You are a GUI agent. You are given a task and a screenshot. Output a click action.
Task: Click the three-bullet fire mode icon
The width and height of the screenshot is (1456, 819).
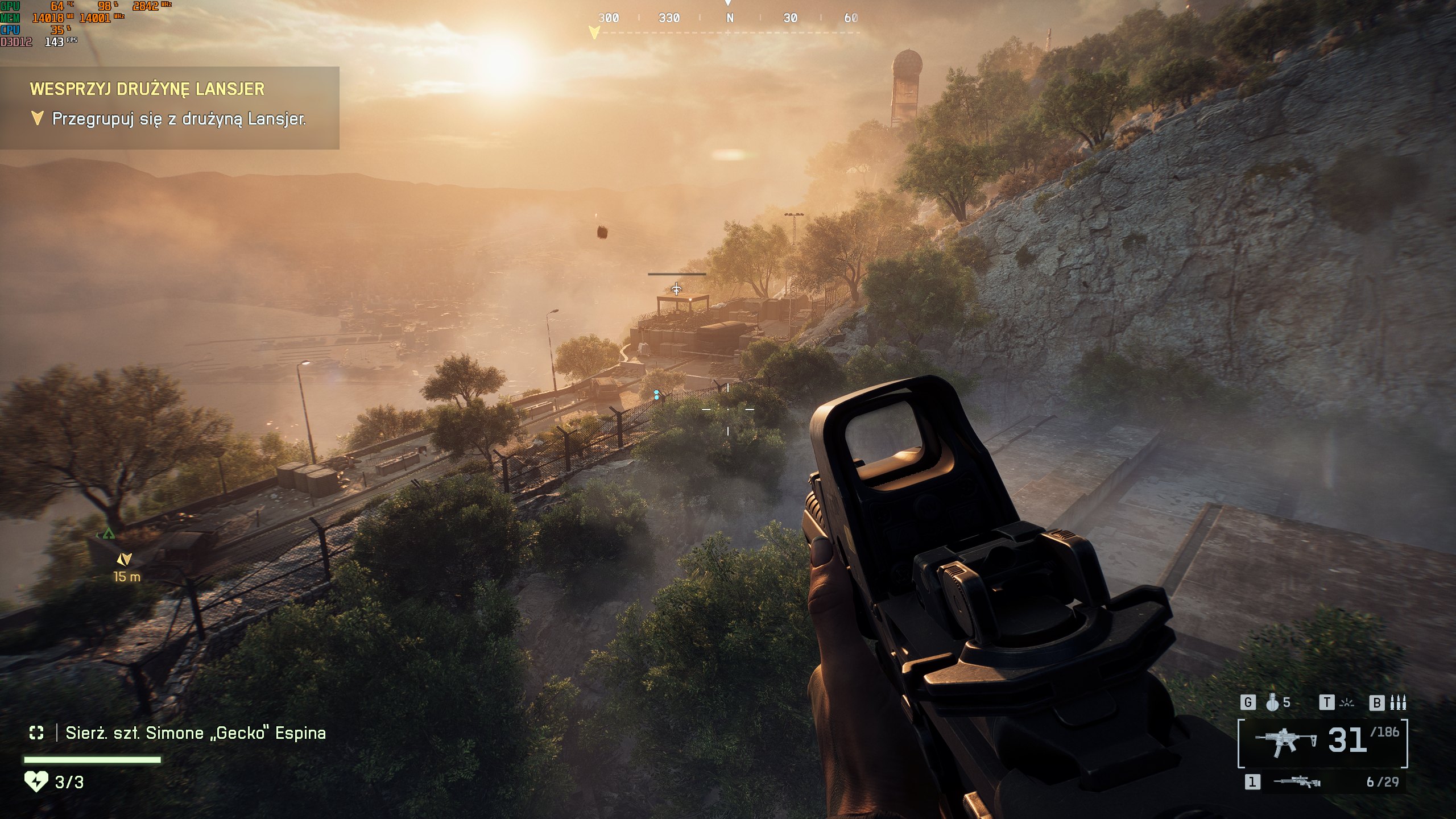click(1397, 703)
